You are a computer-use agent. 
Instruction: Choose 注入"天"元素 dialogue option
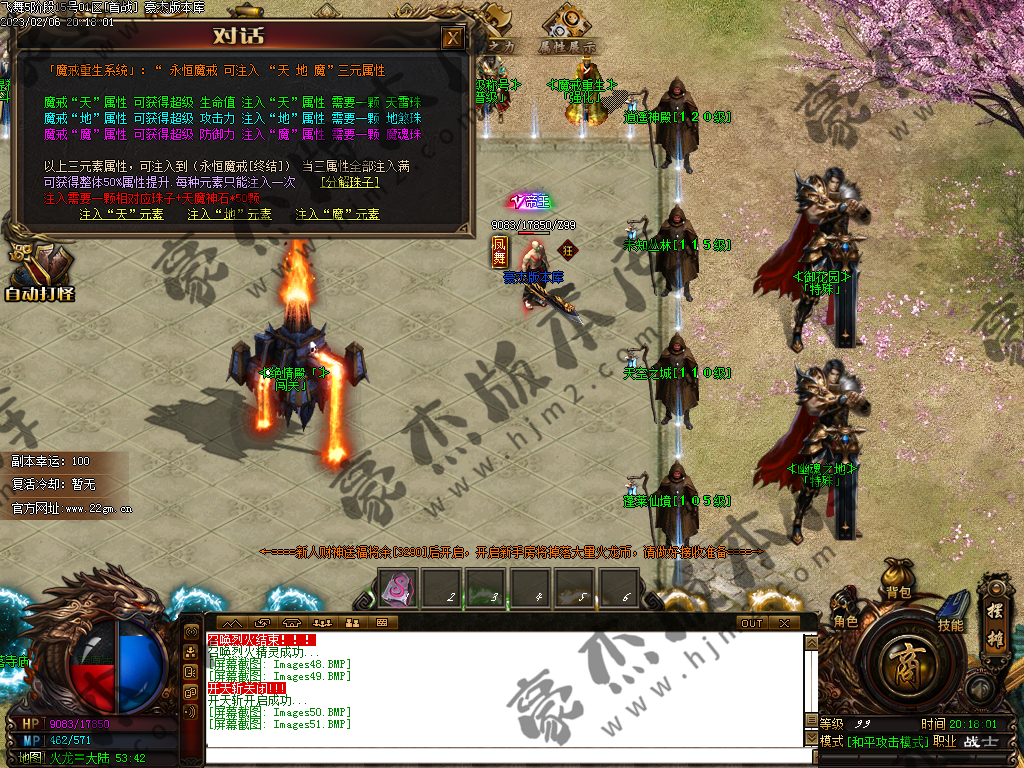click(122, 214)
